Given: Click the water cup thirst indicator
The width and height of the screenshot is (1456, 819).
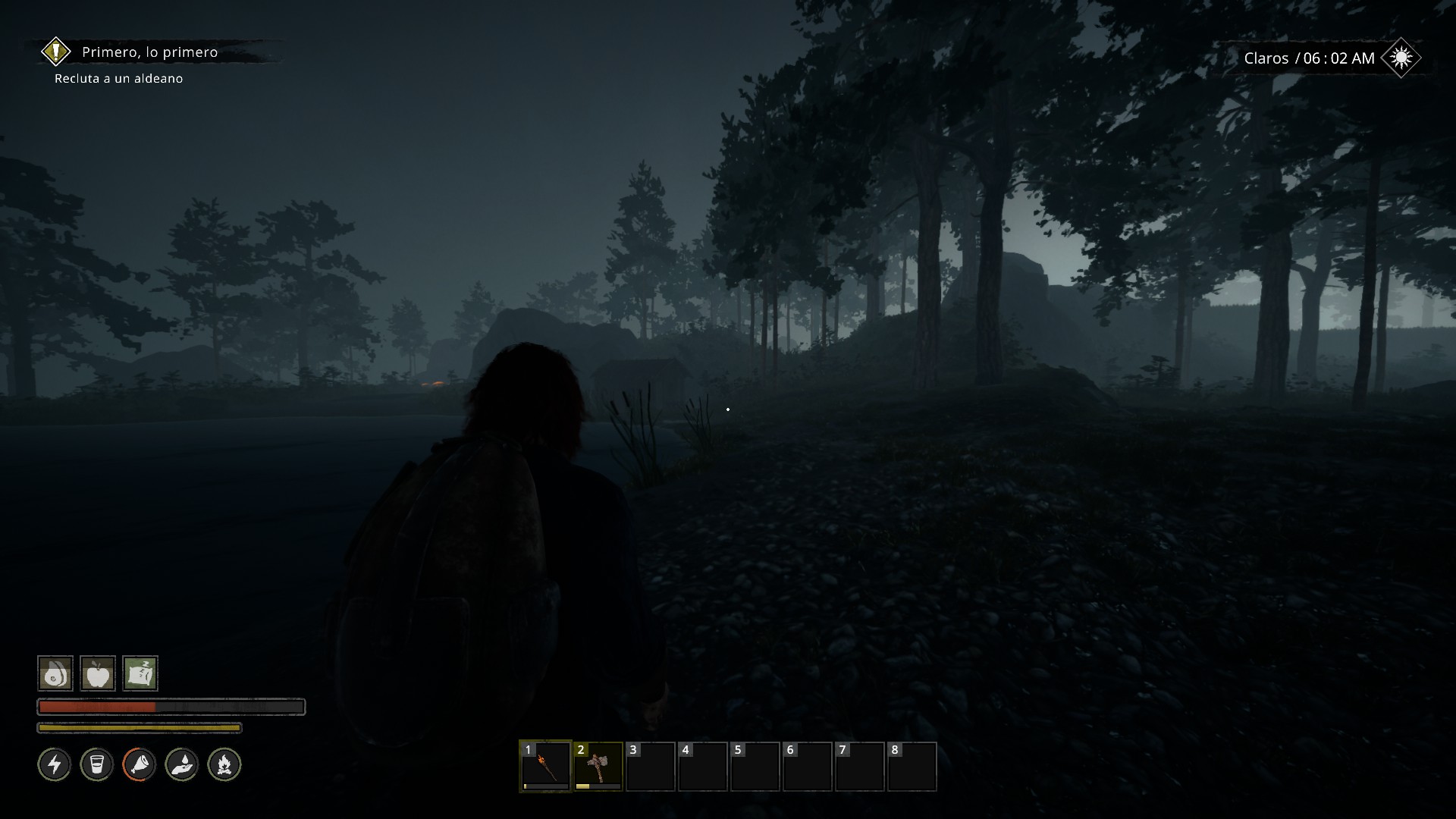Looking at the screenshot, I should point(97,764).
